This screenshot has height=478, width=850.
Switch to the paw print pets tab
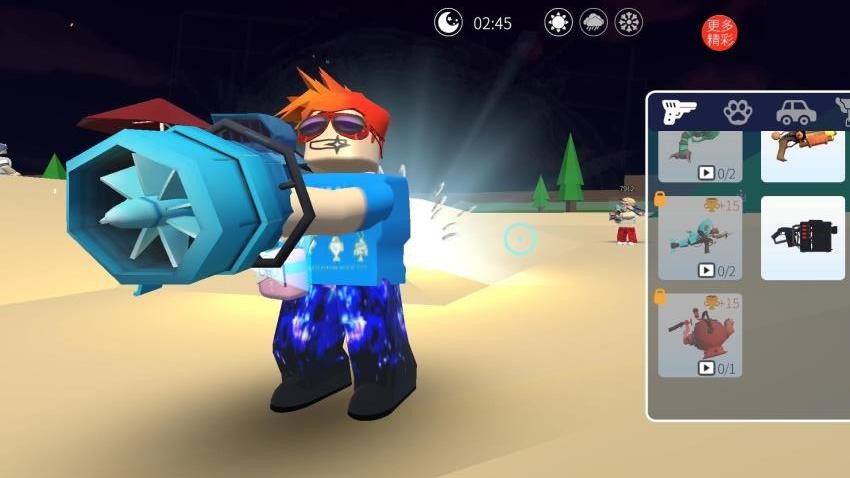coord(737,111)
